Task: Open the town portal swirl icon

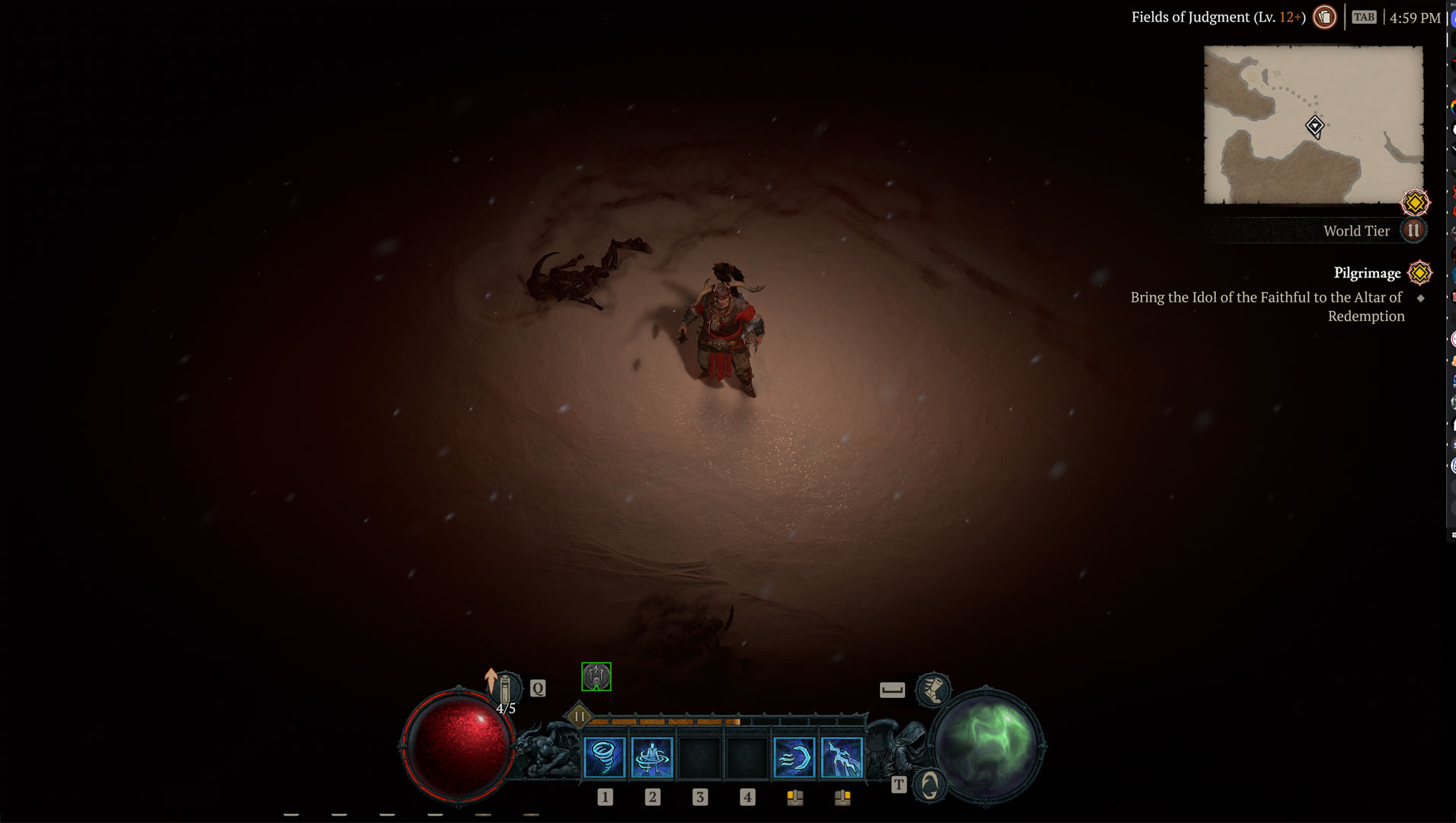Action: (x=930, y=785)
